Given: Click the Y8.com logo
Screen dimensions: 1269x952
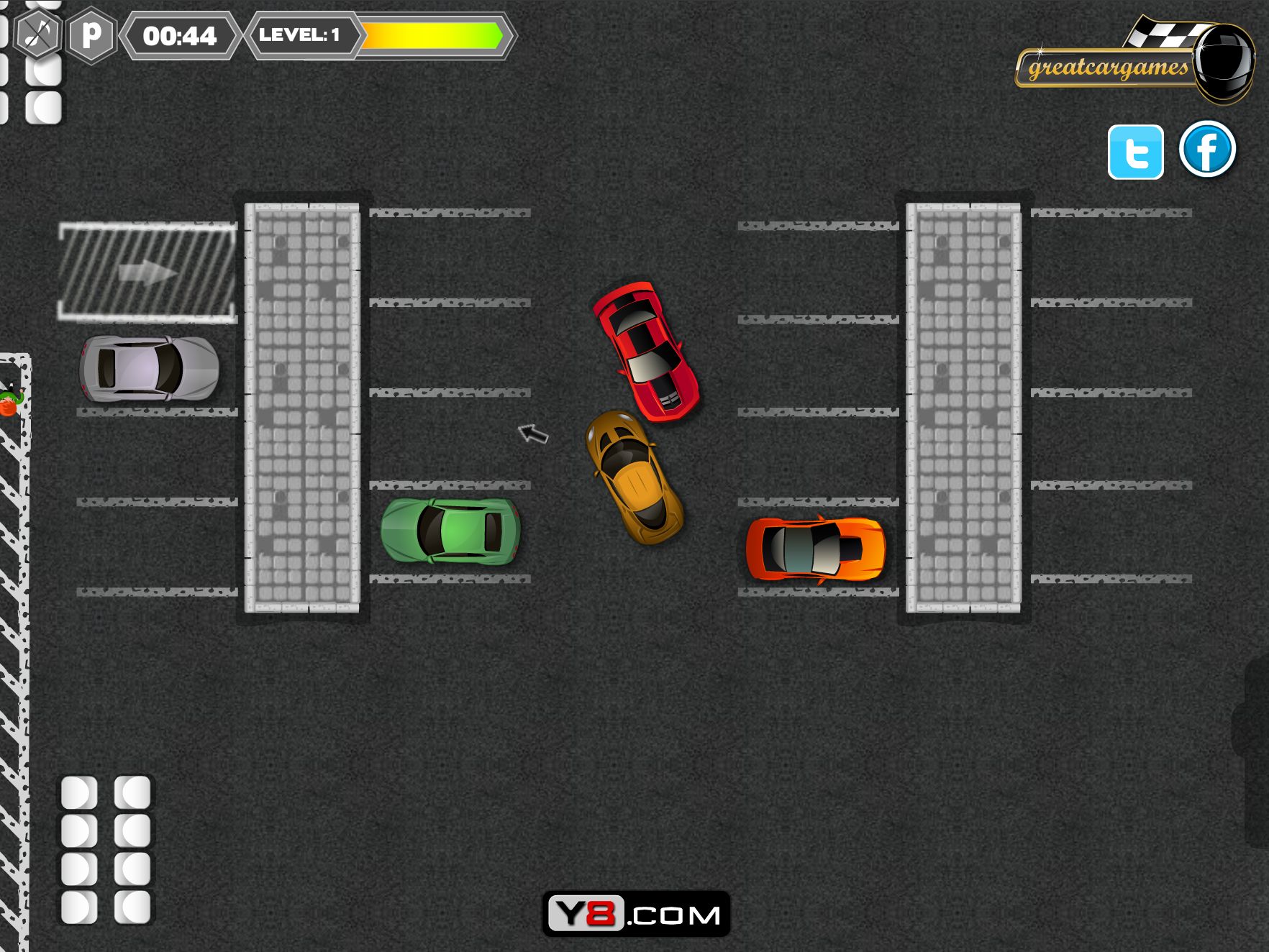Looking at the screenshot, I should point(634,913).
